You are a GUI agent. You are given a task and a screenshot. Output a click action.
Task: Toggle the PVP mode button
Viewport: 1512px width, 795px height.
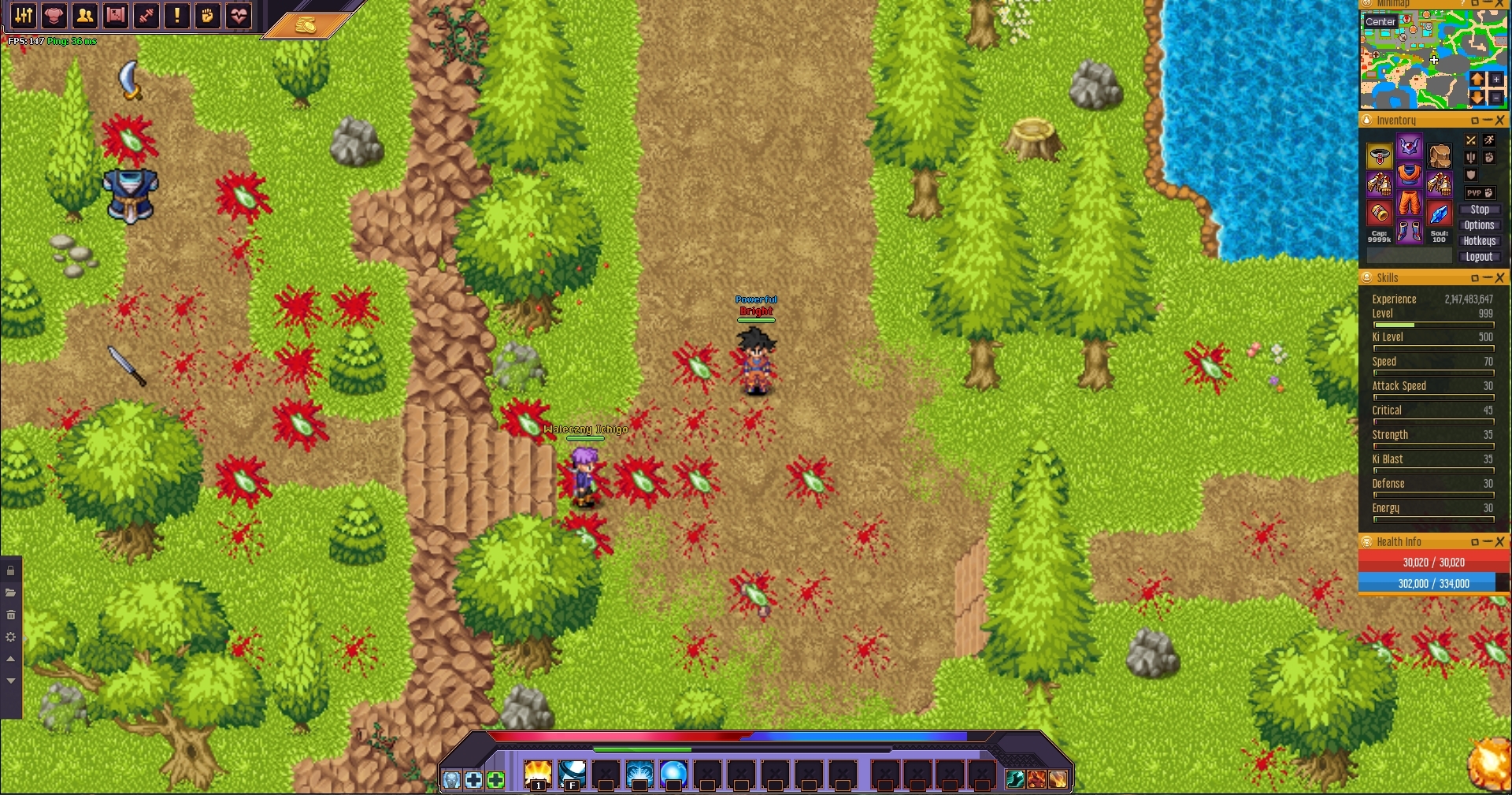click(1479, 193)
